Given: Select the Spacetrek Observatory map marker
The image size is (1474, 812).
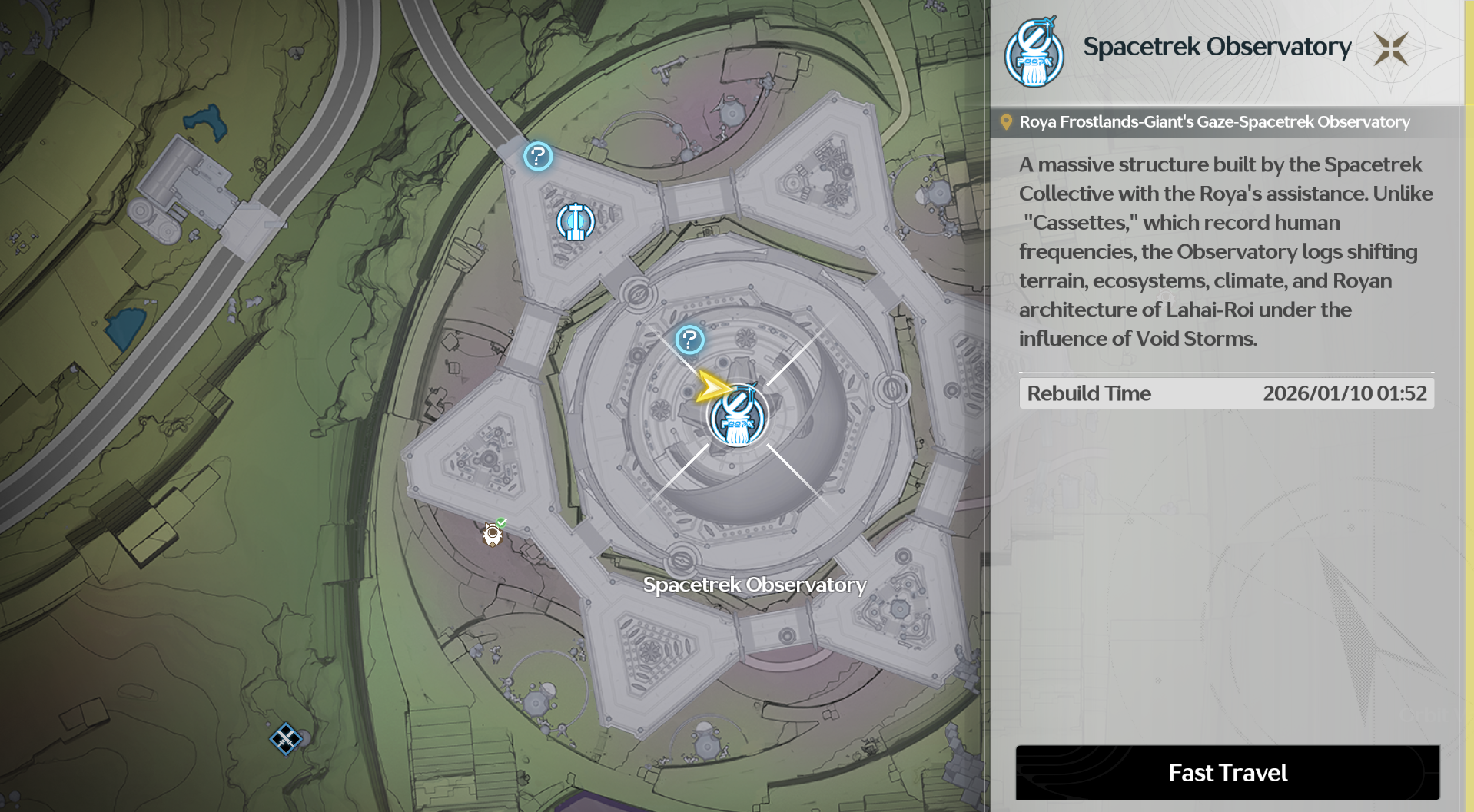Looking at the screenshot, I should [x=738, y=419].
